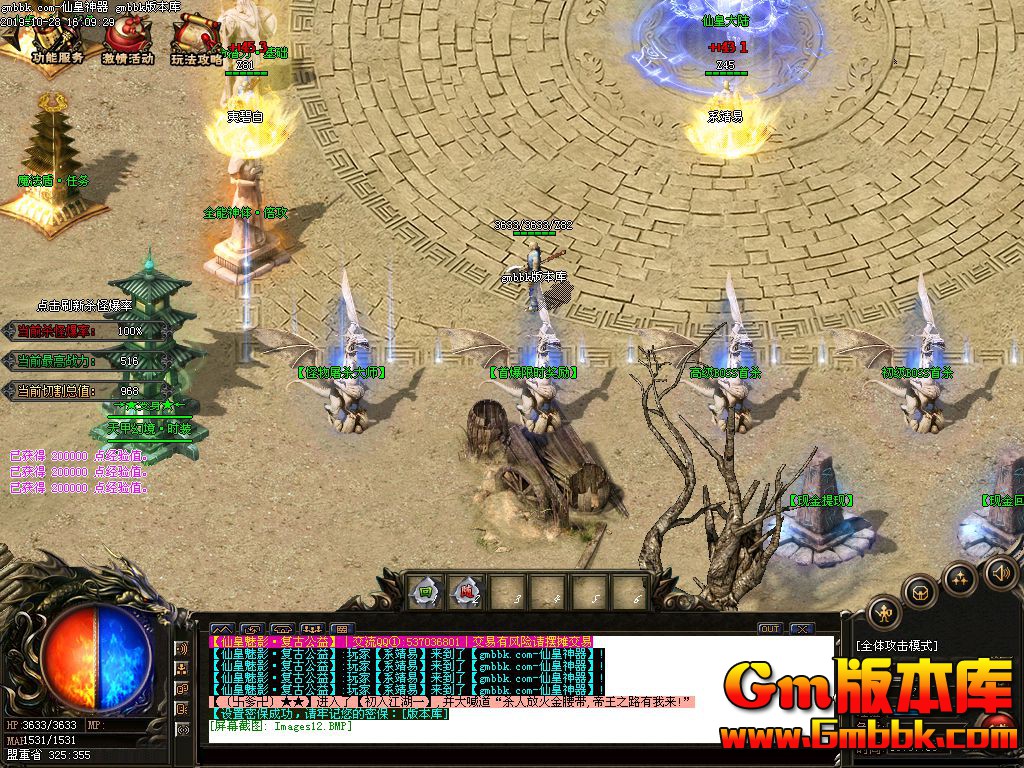Open the 玩法攻略 guide scroll icon
This screenshot has height=768, width=1024.
click(x=195, y=40)
